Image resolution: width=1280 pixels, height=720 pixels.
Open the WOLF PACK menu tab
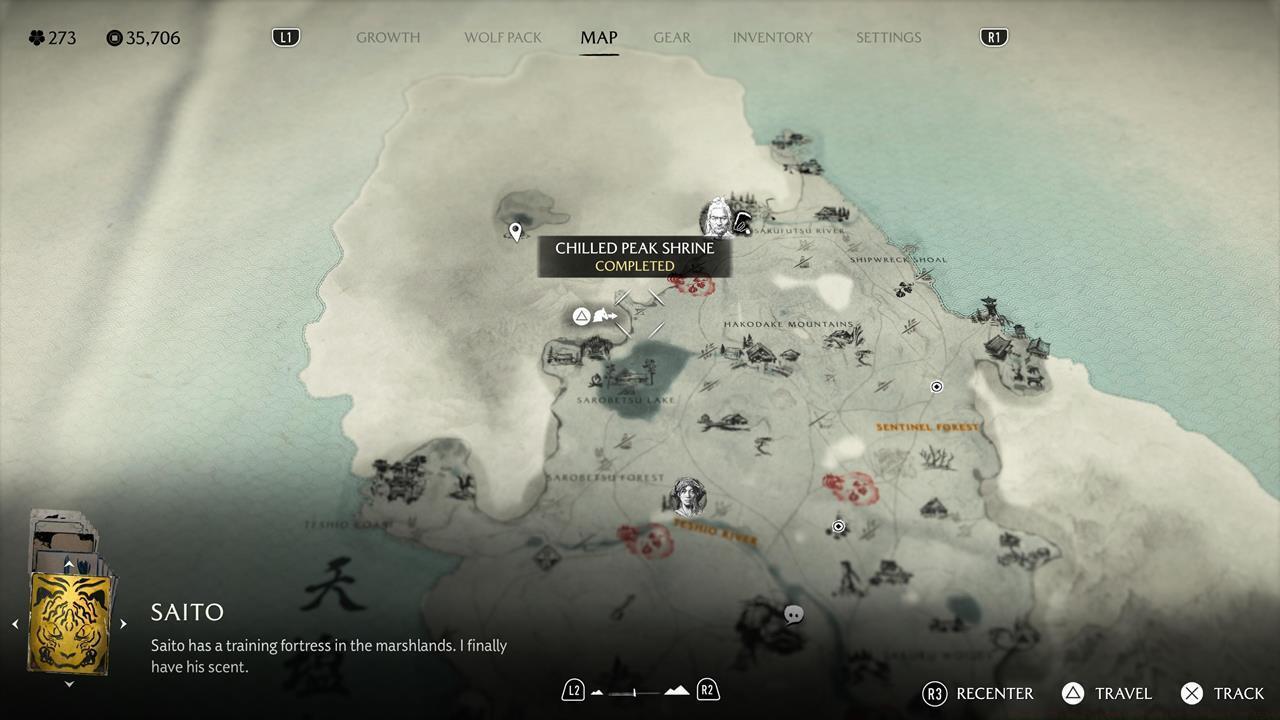[x=502, y=37]
